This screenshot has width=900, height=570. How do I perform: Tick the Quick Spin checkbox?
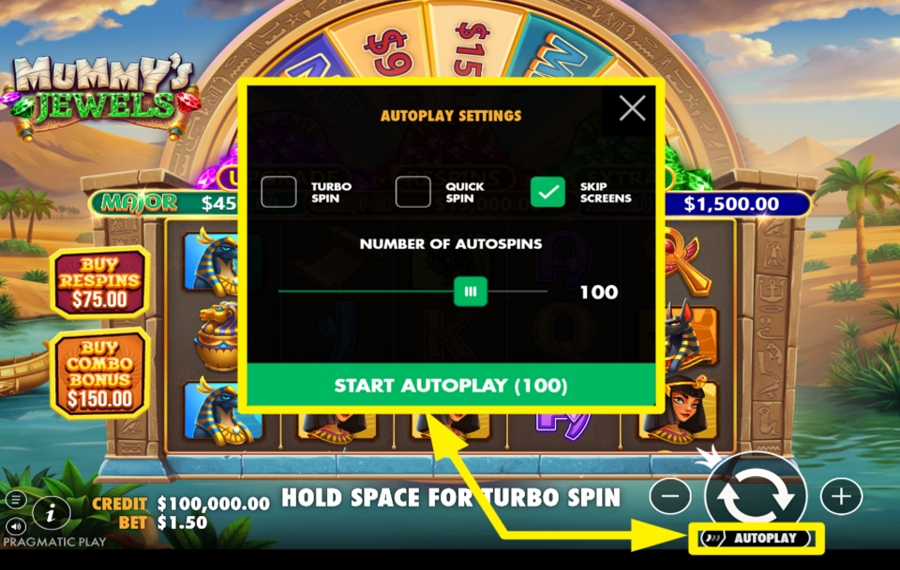click(413, 192)
